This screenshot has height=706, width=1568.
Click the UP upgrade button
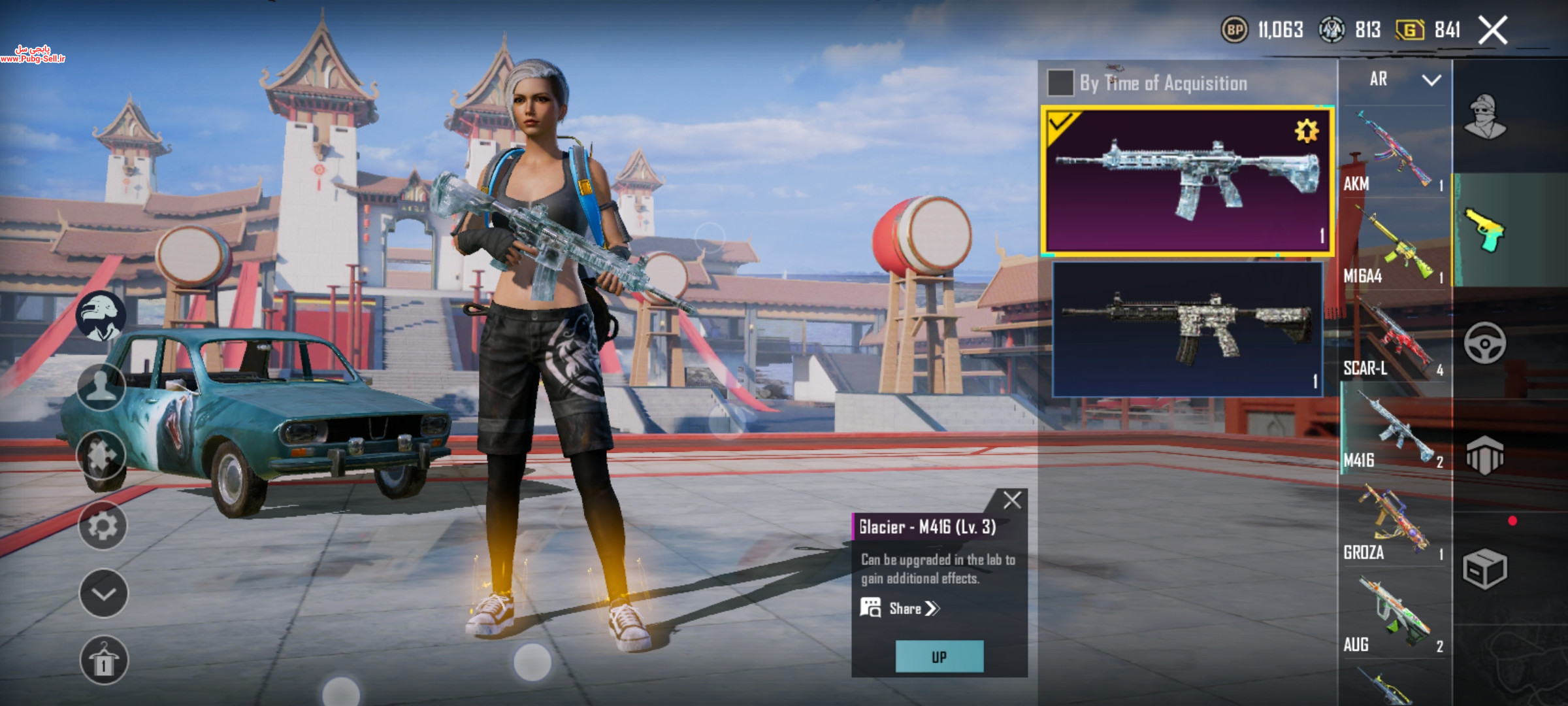(x=939, y=656)
